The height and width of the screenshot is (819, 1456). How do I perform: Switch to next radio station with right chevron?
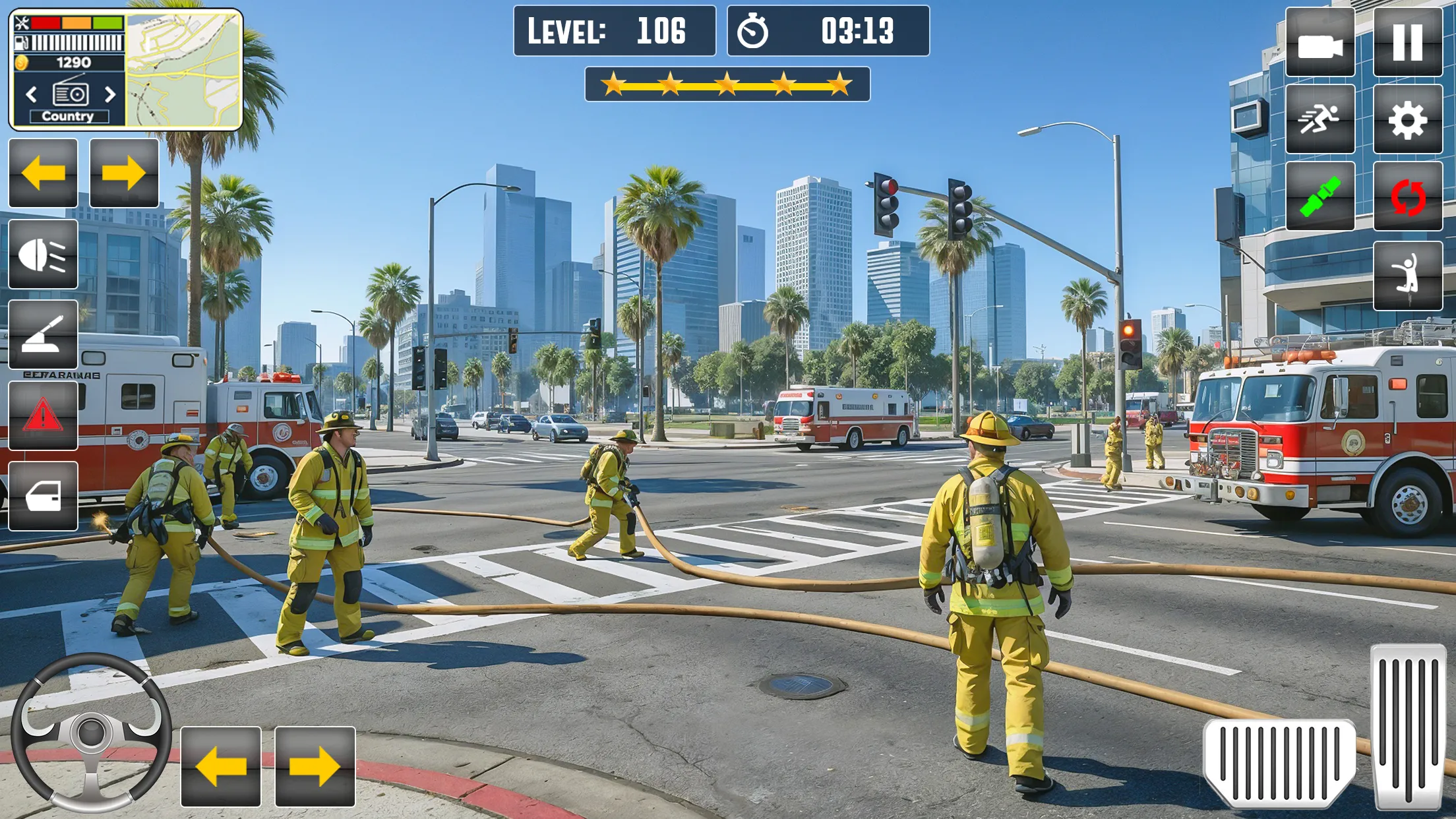click(x=111, y=93)
